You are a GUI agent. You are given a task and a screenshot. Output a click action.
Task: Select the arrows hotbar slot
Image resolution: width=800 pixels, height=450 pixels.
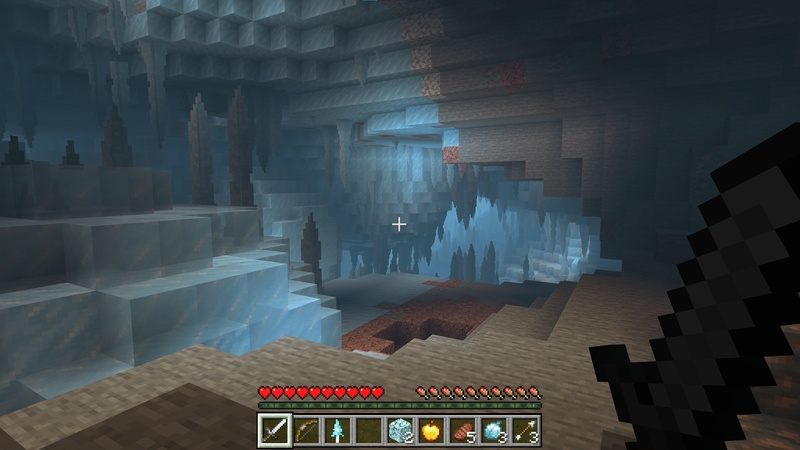point(528,430)
